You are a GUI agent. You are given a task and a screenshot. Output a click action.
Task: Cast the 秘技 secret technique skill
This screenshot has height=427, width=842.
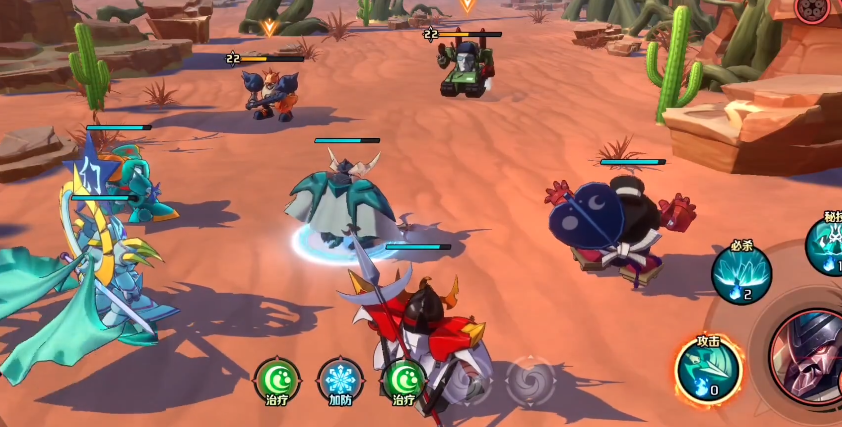click(x=829, y=245)
